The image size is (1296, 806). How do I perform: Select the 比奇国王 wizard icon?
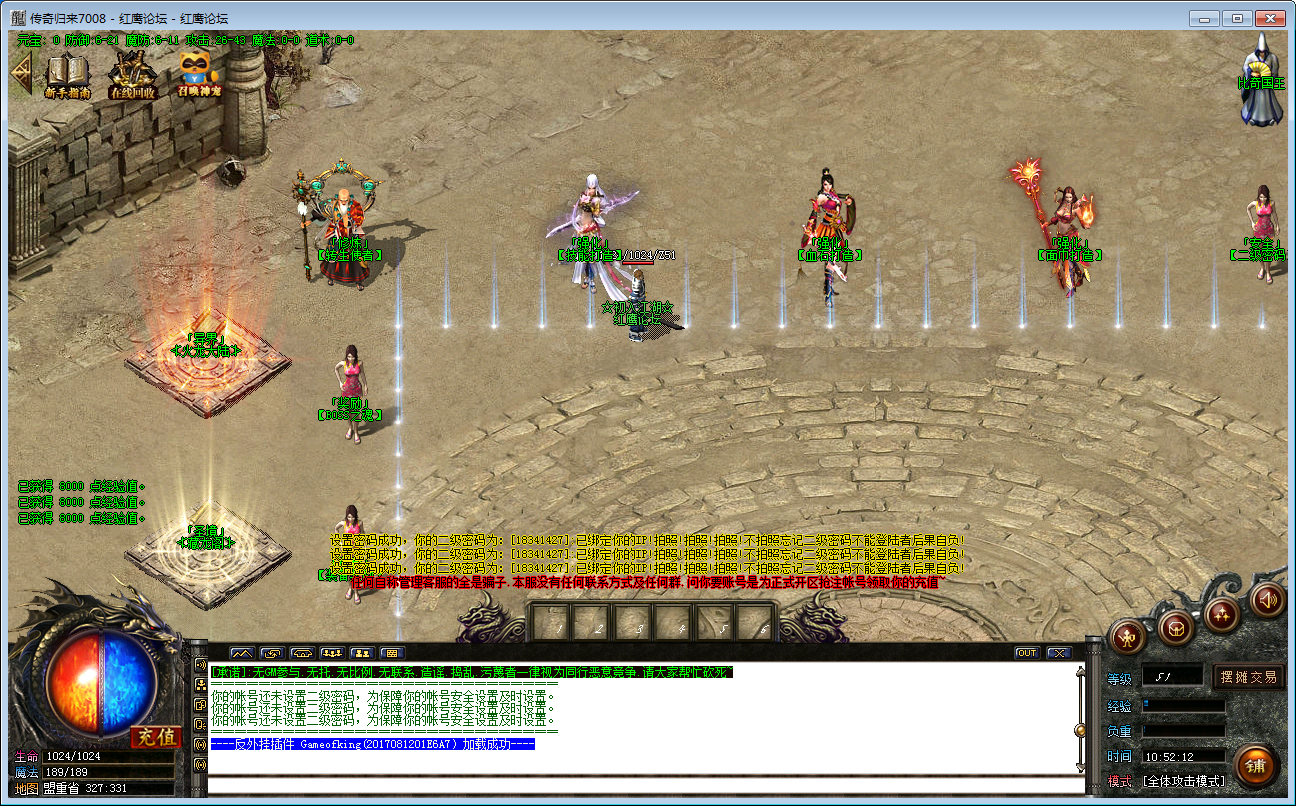coord(1262,78)
